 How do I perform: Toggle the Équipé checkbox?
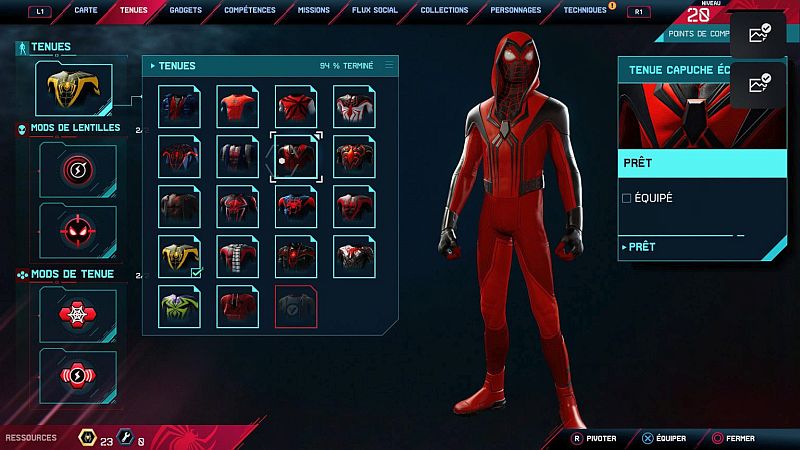pyautogui.click(x=627, y=198)
